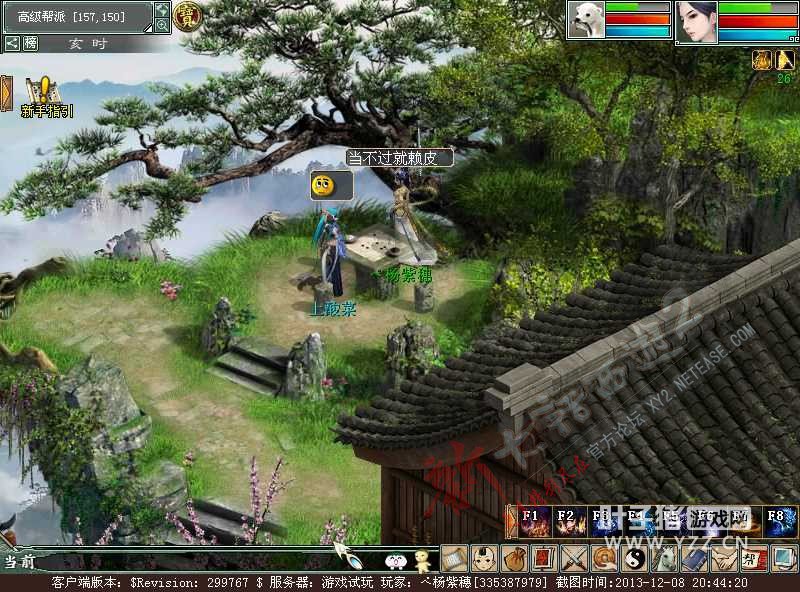Click the share icon under the location

[x=12, y=43]
